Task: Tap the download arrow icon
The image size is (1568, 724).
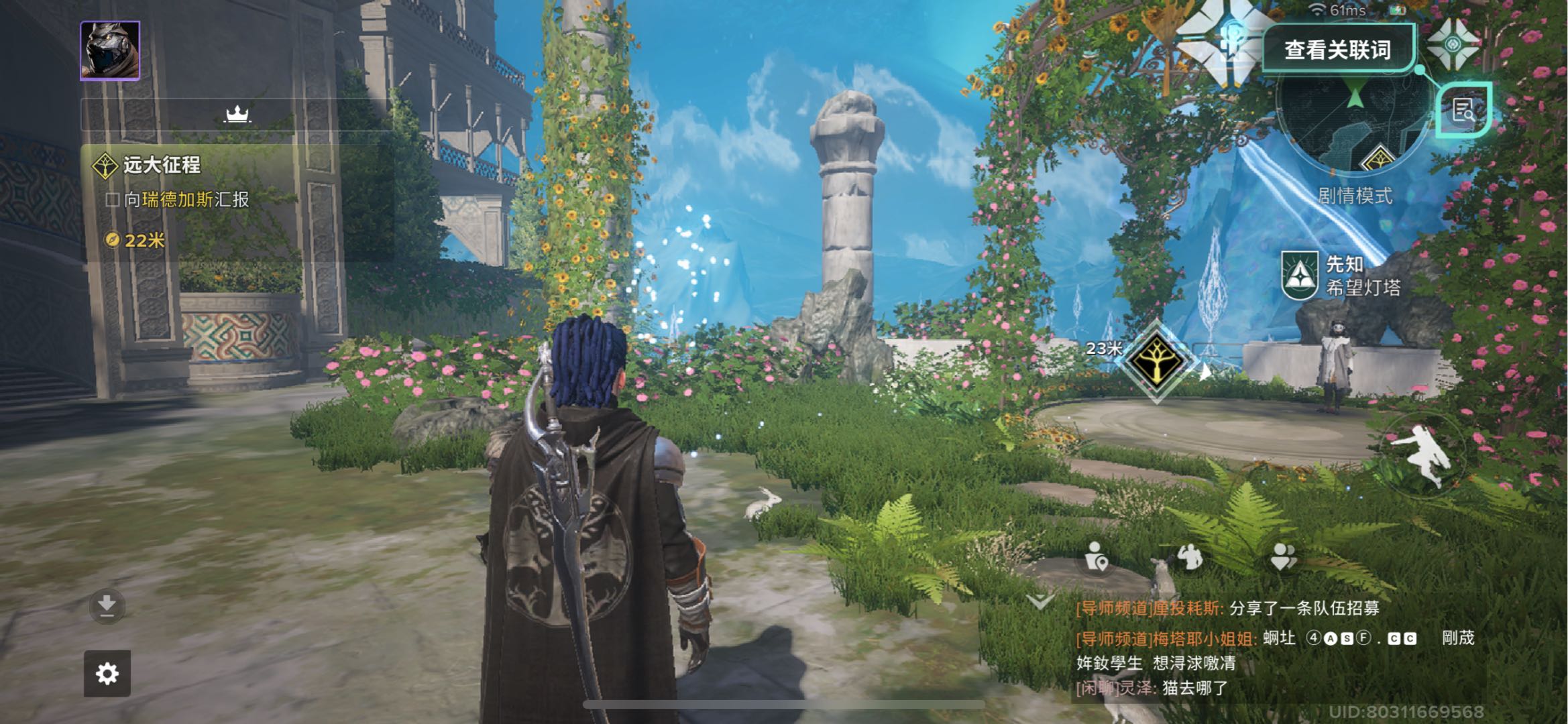Action: (x=107, y=606)
